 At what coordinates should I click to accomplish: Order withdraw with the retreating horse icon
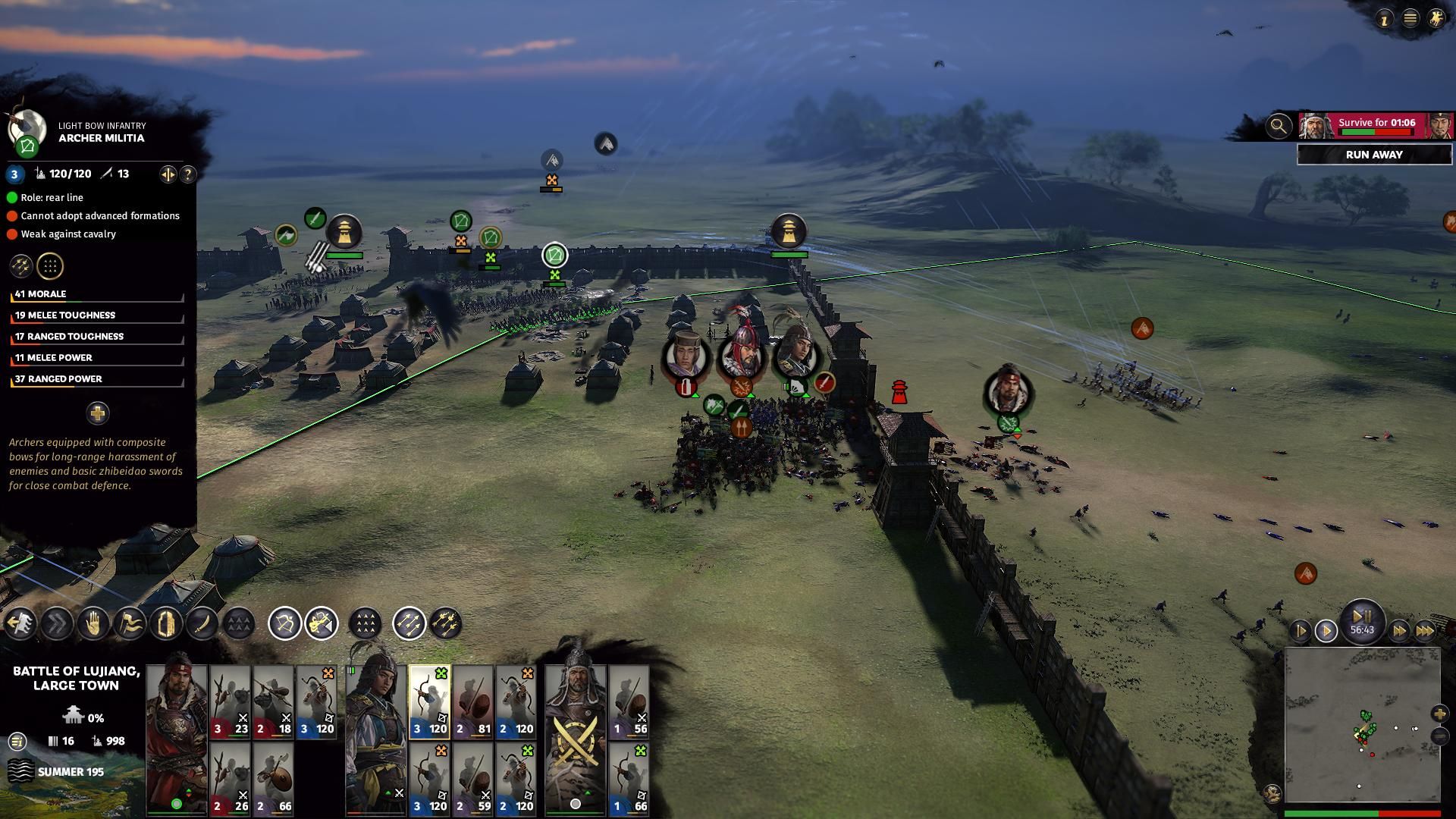(x=20, y=624)
